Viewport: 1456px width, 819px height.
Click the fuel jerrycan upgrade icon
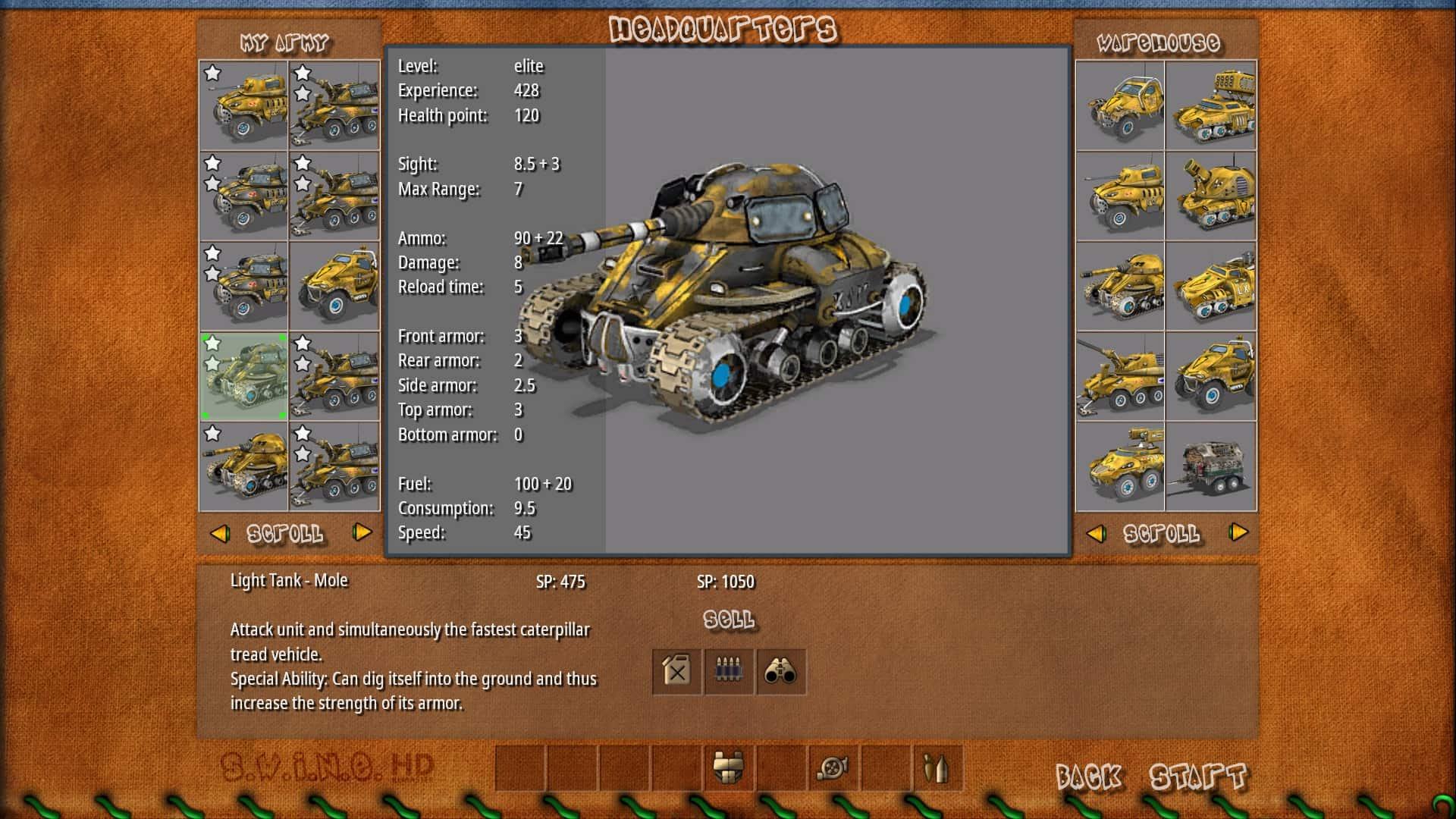tap(676, 671)
